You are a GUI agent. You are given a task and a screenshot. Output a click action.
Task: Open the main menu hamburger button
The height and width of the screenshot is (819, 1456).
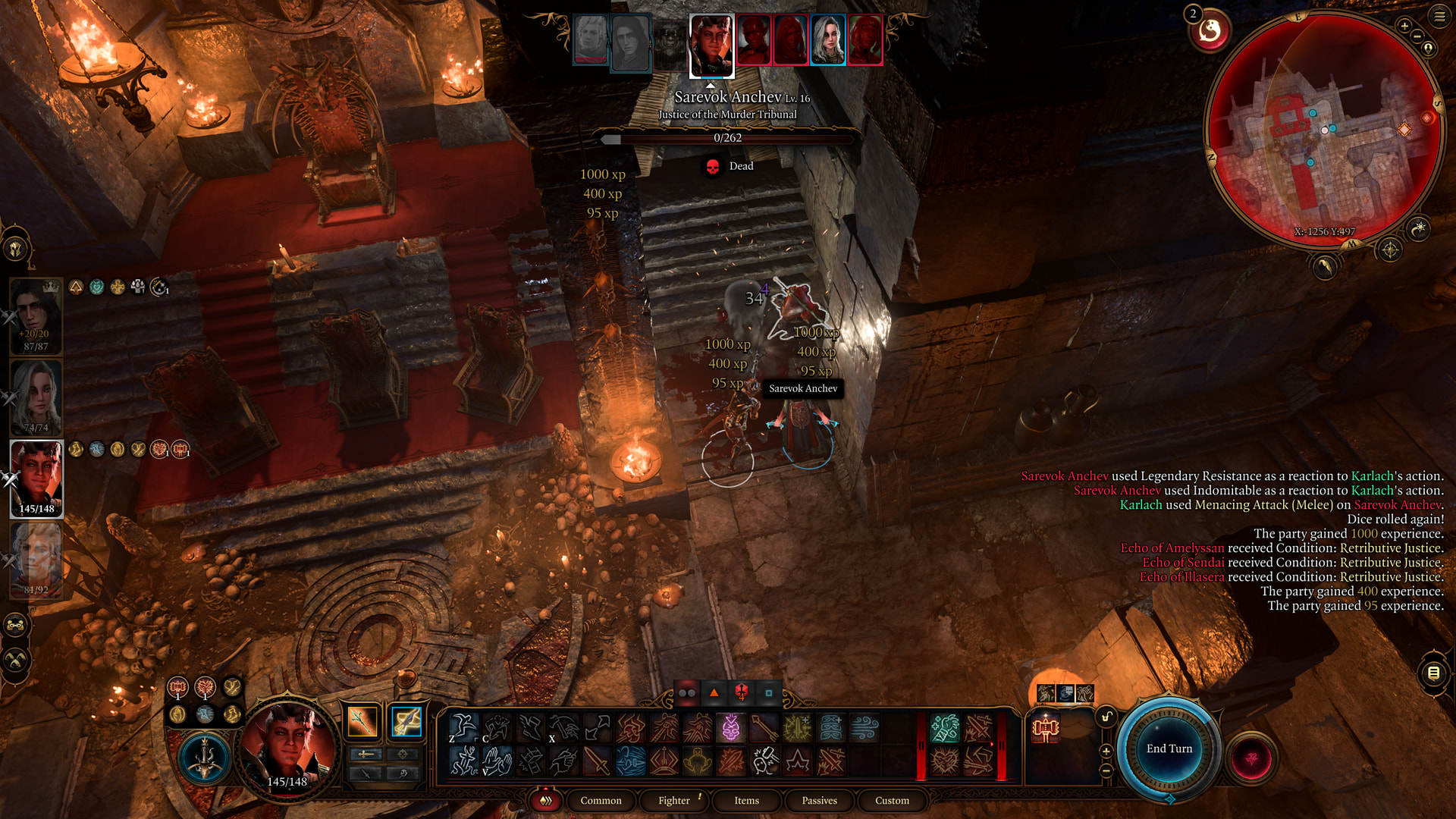coord(1439,17)
